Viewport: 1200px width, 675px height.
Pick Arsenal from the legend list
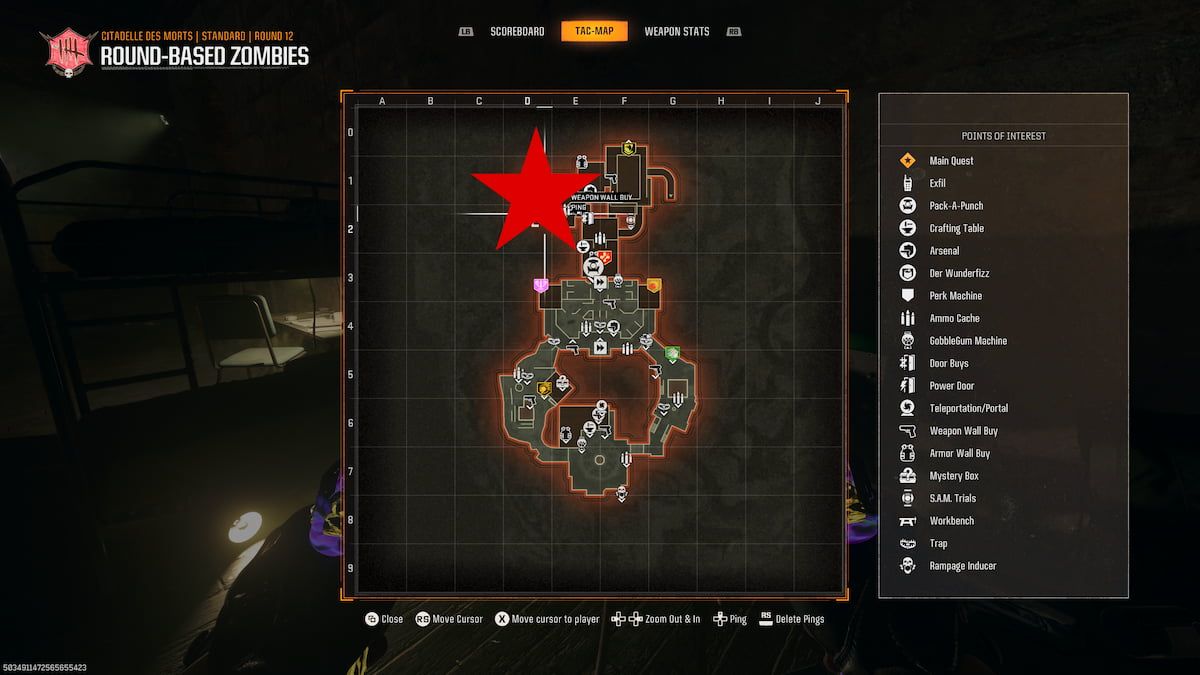(944, 251)
